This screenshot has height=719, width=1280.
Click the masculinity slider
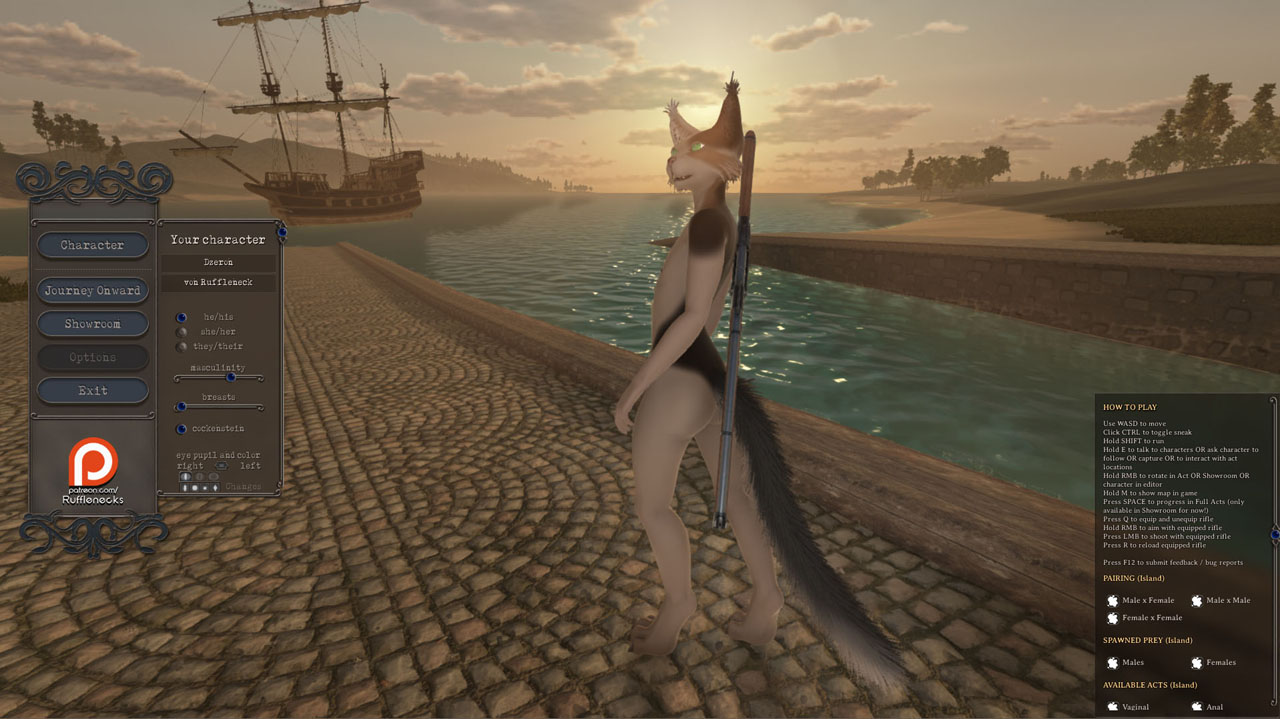[x=220, y=377]
